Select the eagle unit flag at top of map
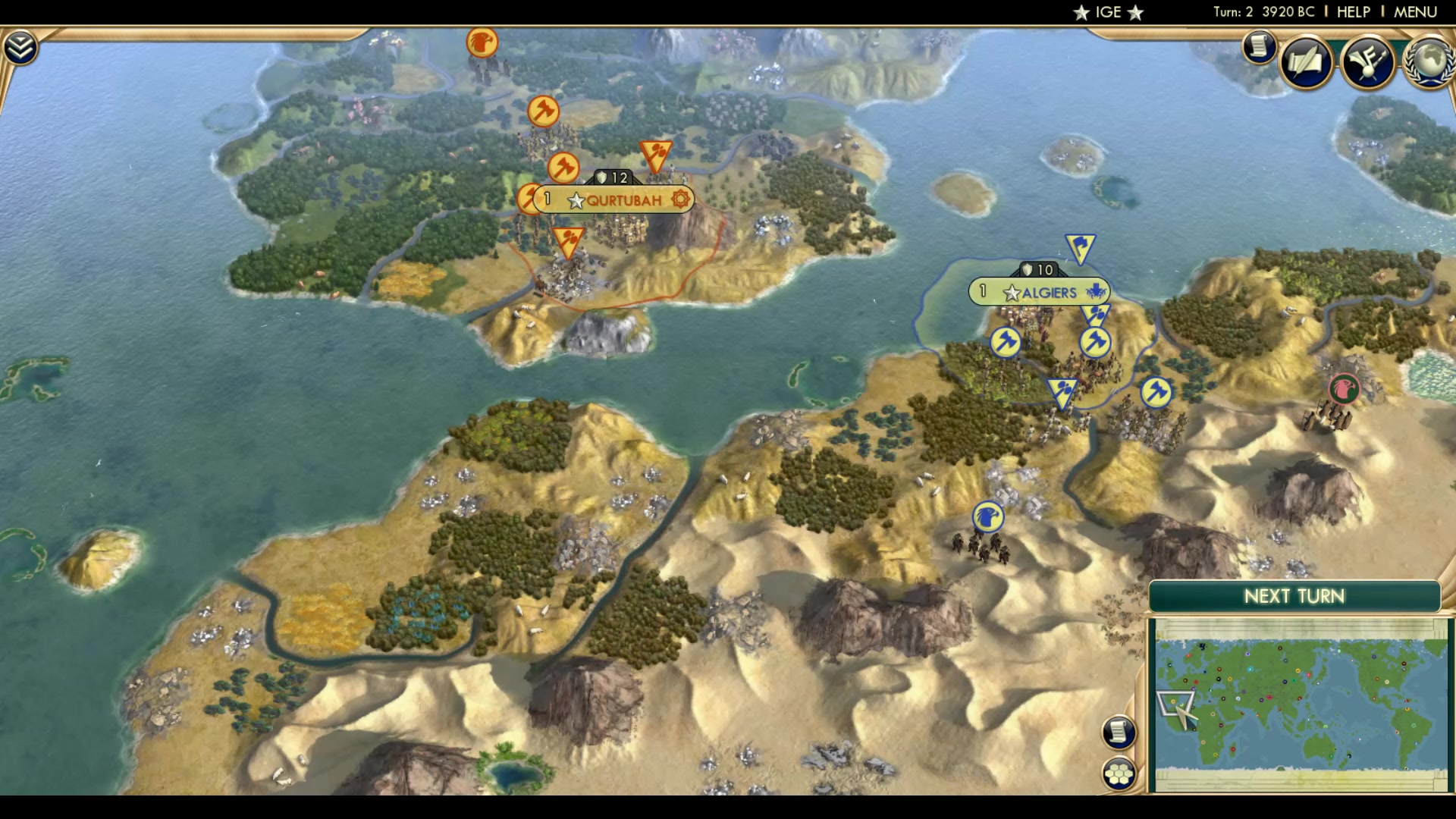 point(482,43)
